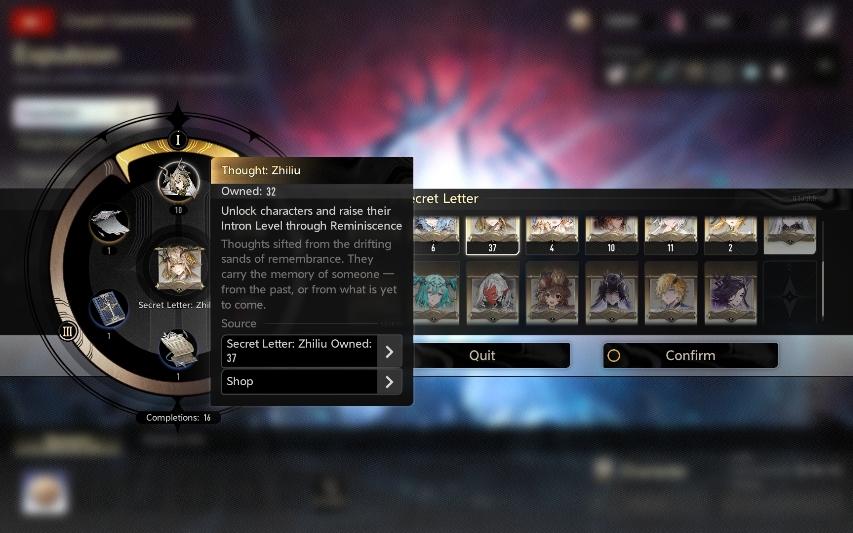
Task: Click the central Secret Letter: Zhiliu reward icon
Action: pos(179,268)
